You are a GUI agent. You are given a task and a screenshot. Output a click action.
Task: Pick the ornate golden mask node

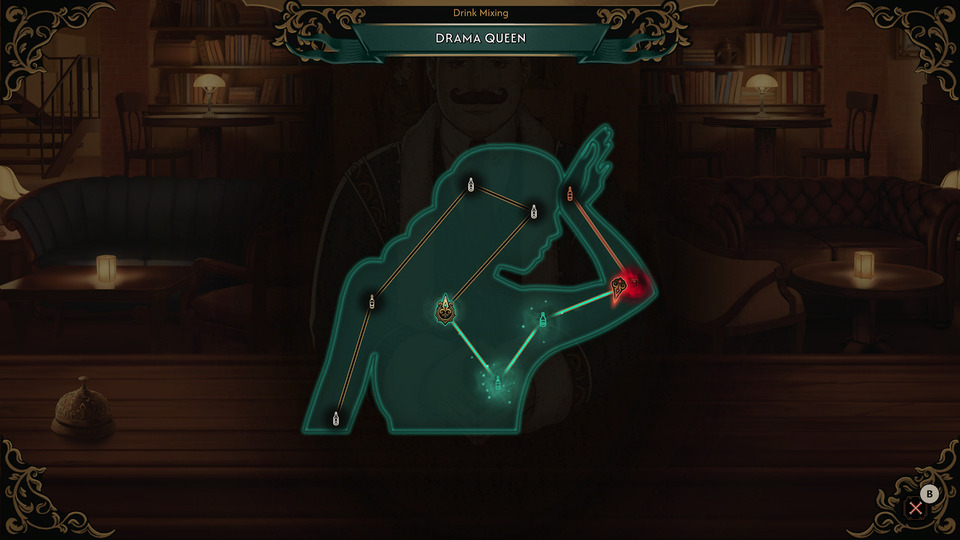pos(445,309)
